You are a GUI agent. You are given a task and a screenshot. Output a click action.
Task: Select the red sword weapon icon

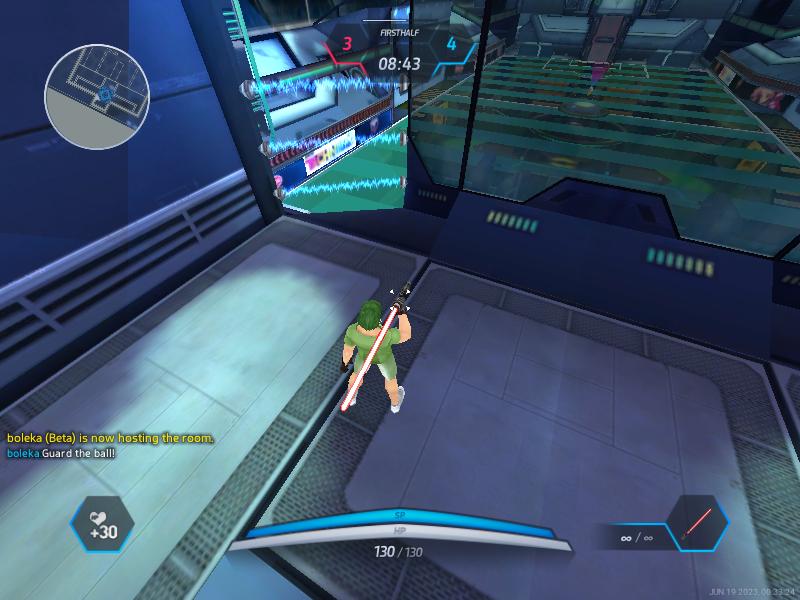coord(696,524)
